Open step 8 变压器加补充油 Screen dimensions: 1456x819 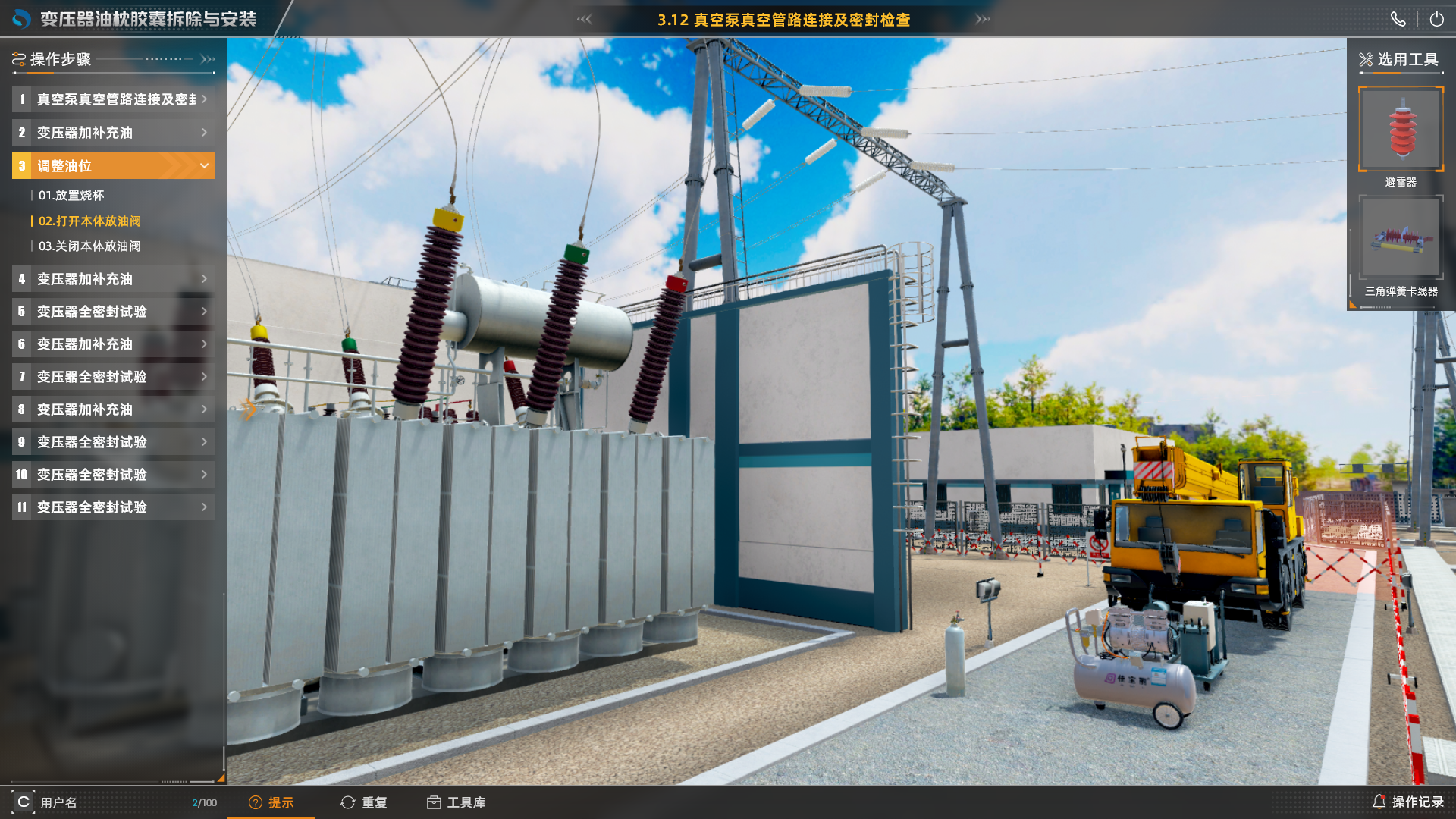click(114, 409)
